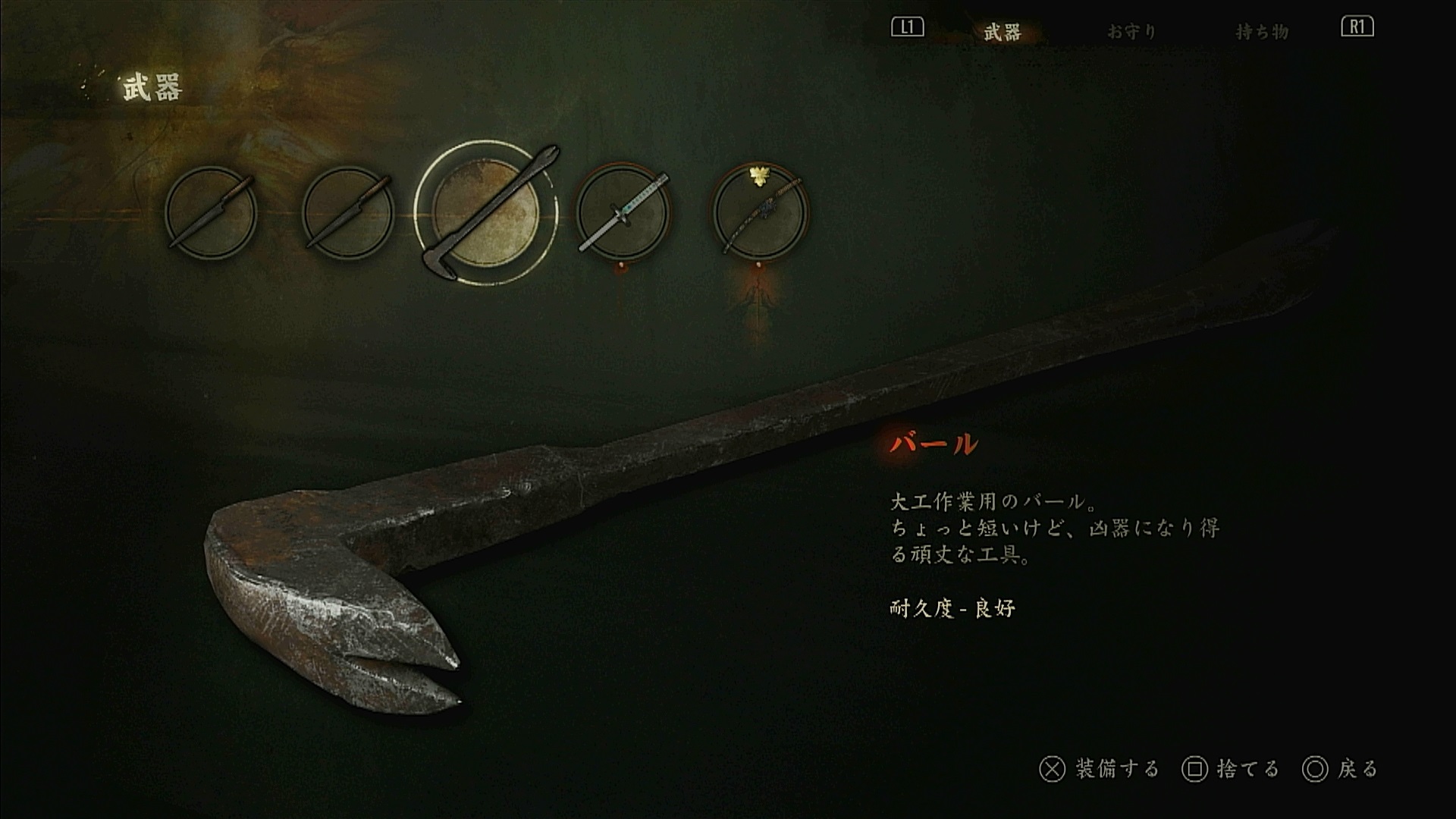Switch to the お守り tab
This screenshot has height=819, width=1456.
point(1131,32)
